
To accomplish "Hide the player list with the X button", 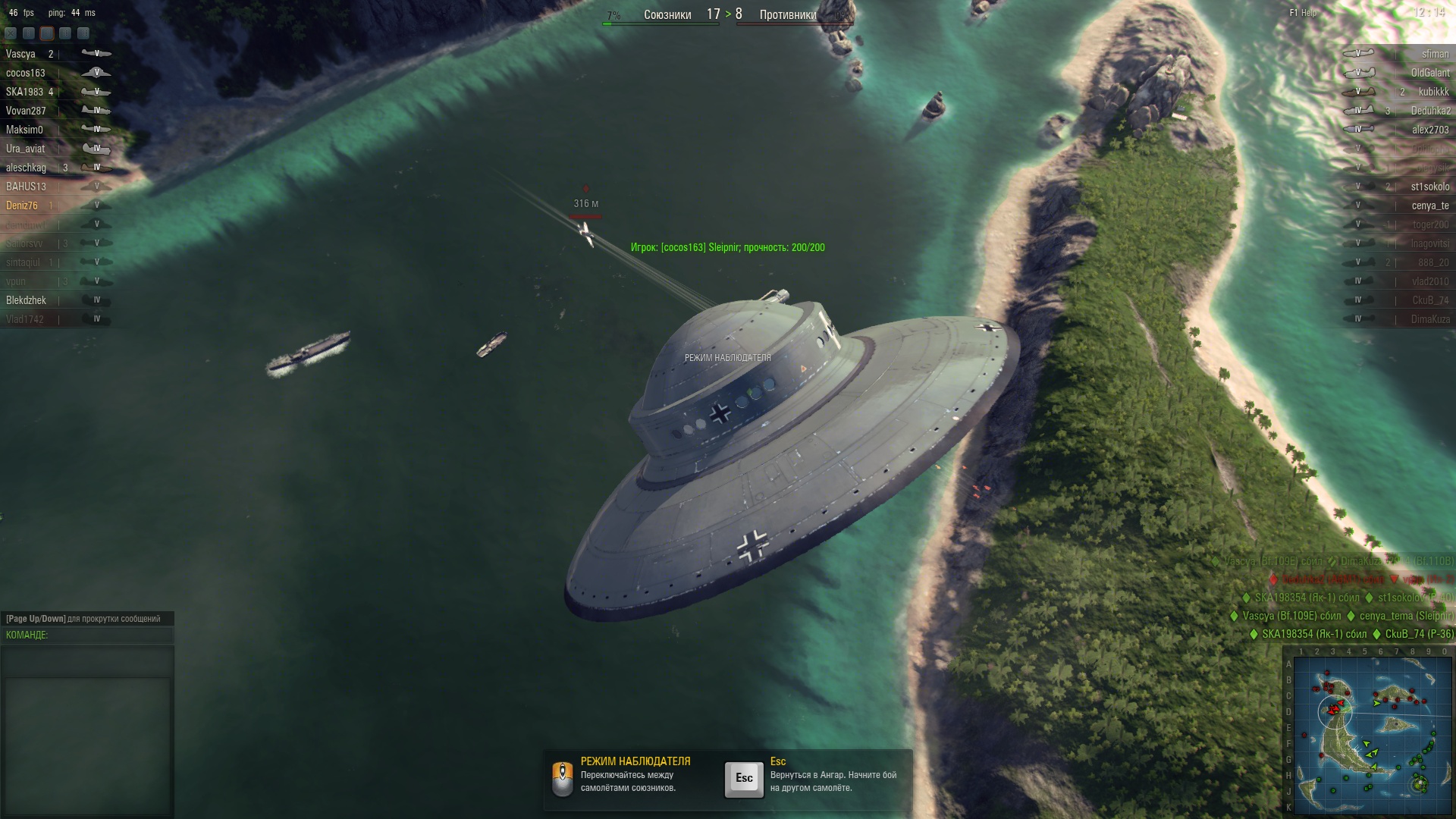I will point(11,33).
